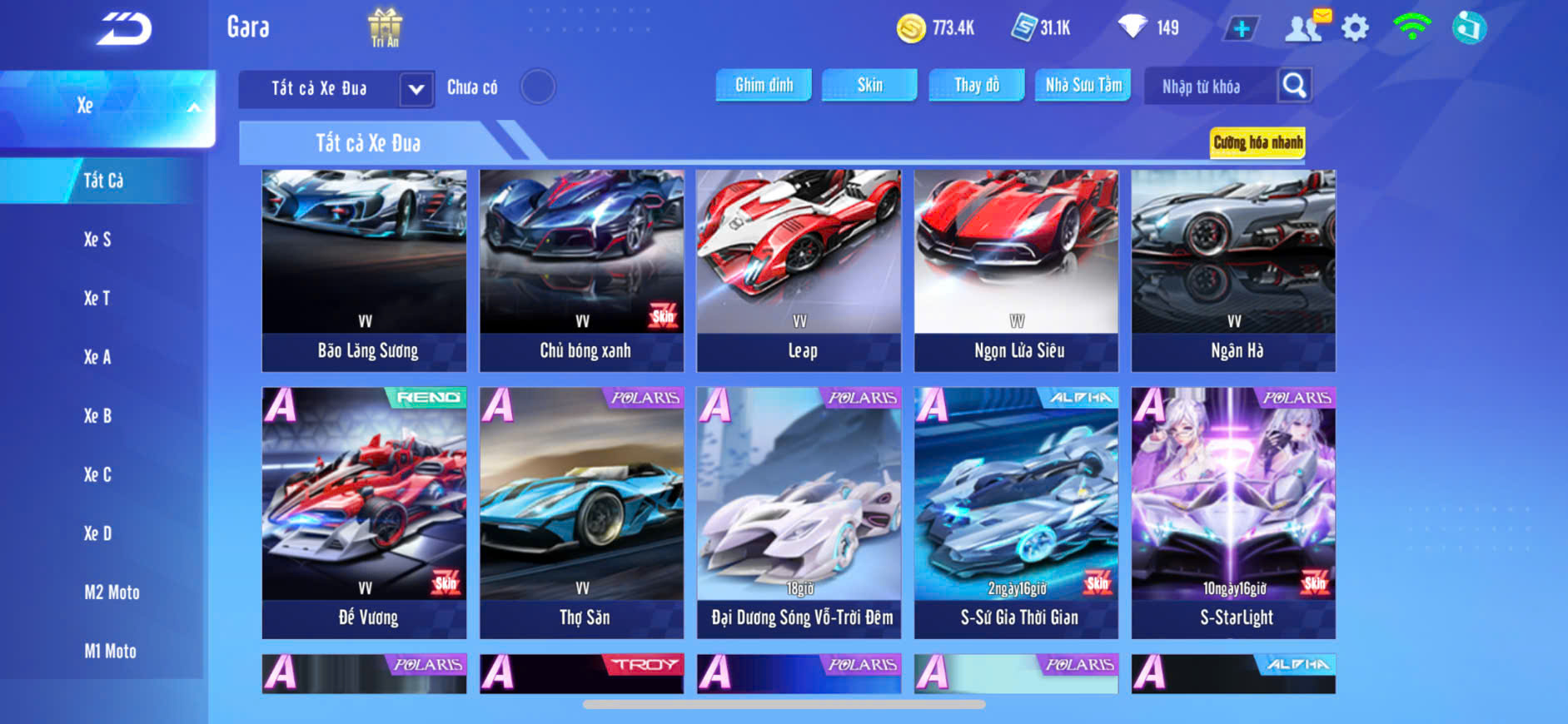
Task: Open the friends icon with mail badge
Action: click(1305, 27)
